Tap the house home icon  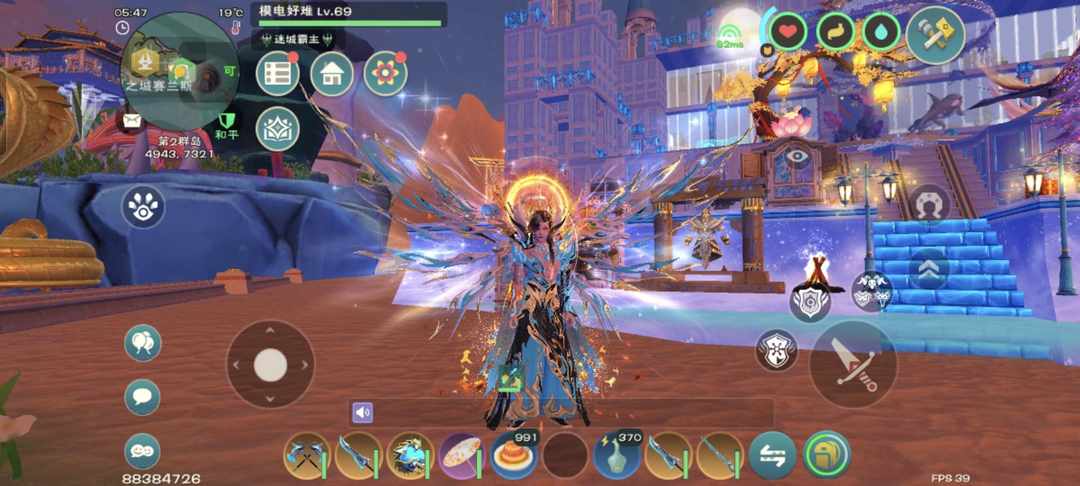(332, 74)
